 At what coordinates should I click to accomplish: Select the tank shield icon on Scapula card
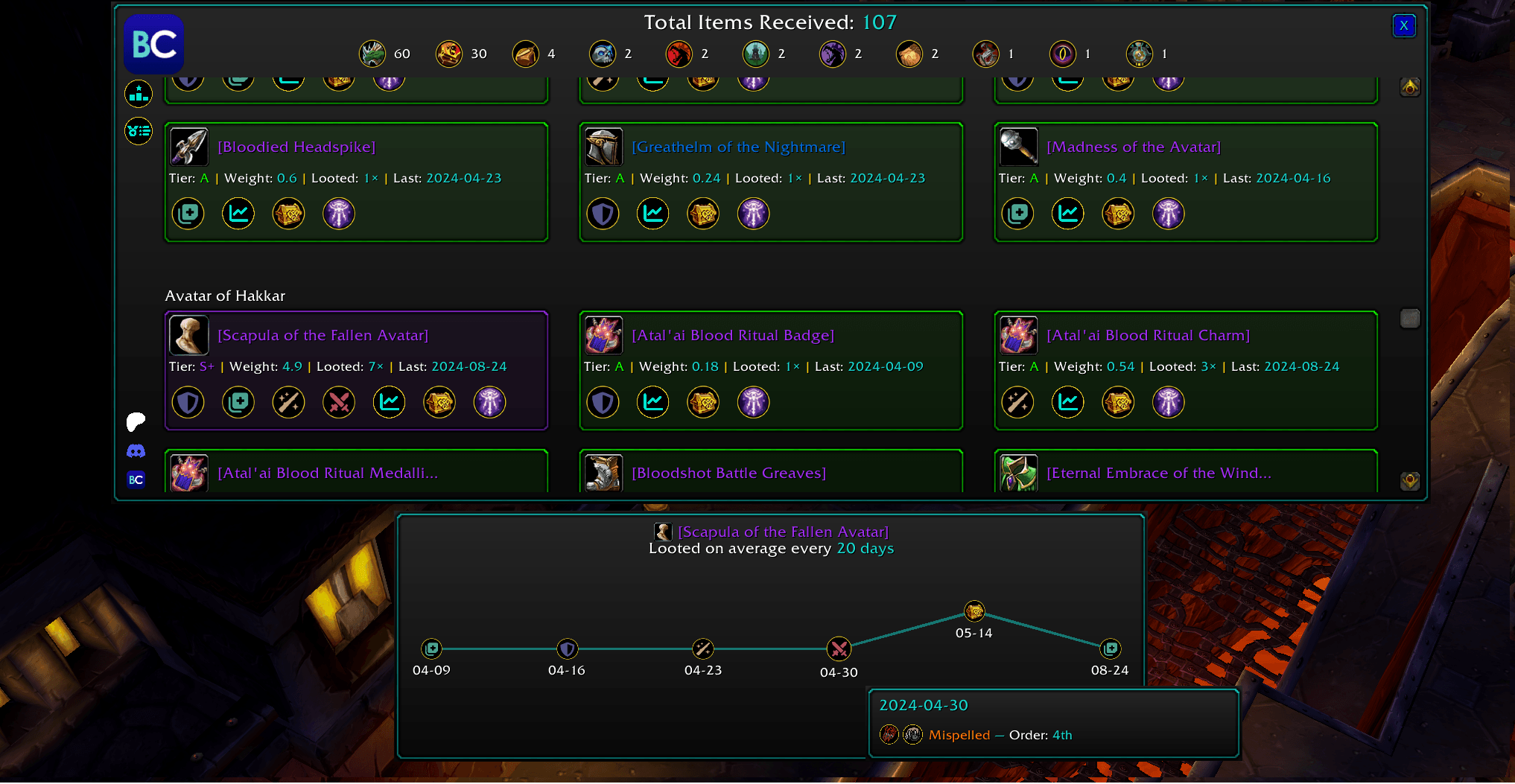pyautogui.click(x=188, y=402)
